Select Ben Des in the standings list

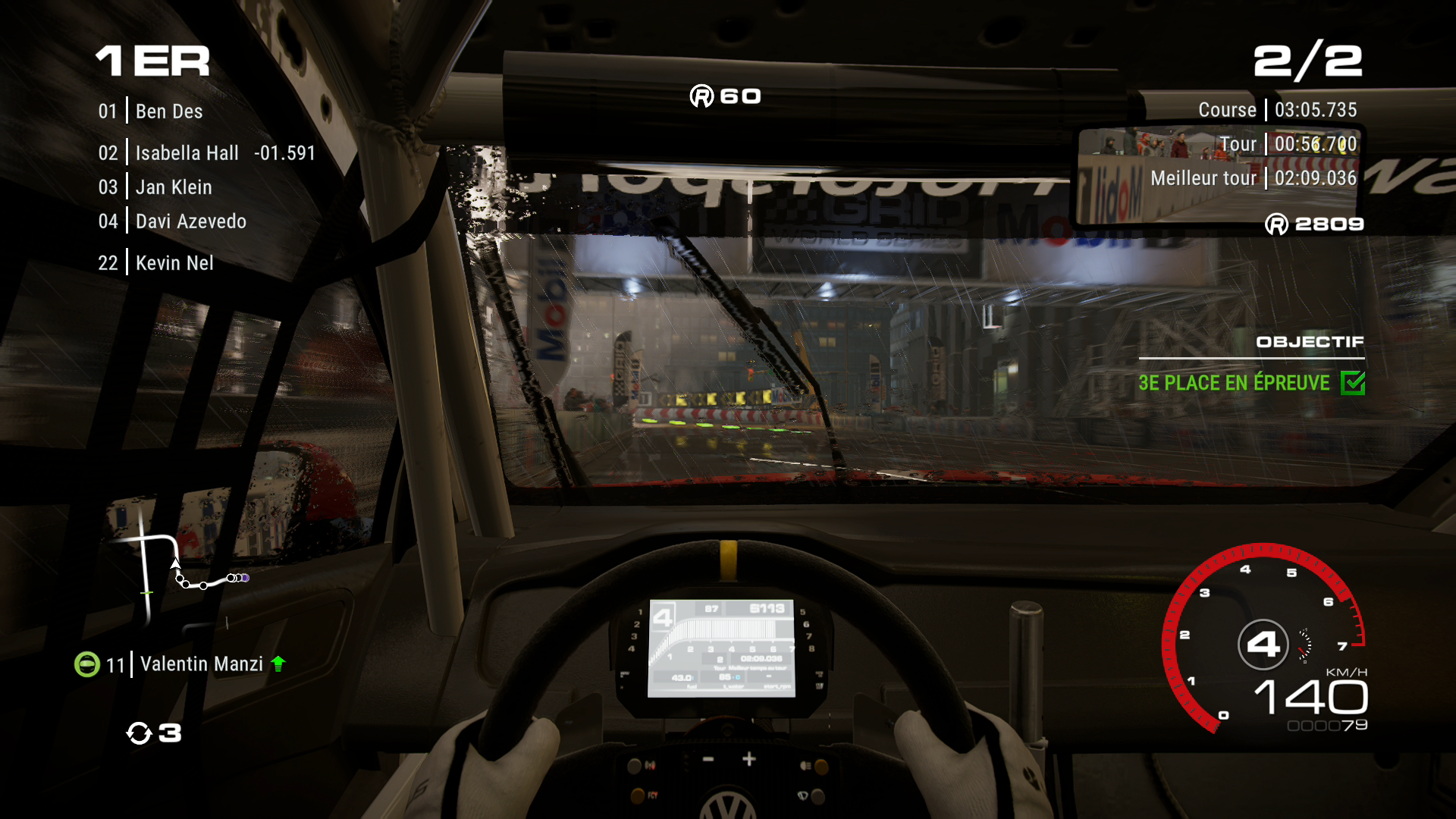click(168, 111)
